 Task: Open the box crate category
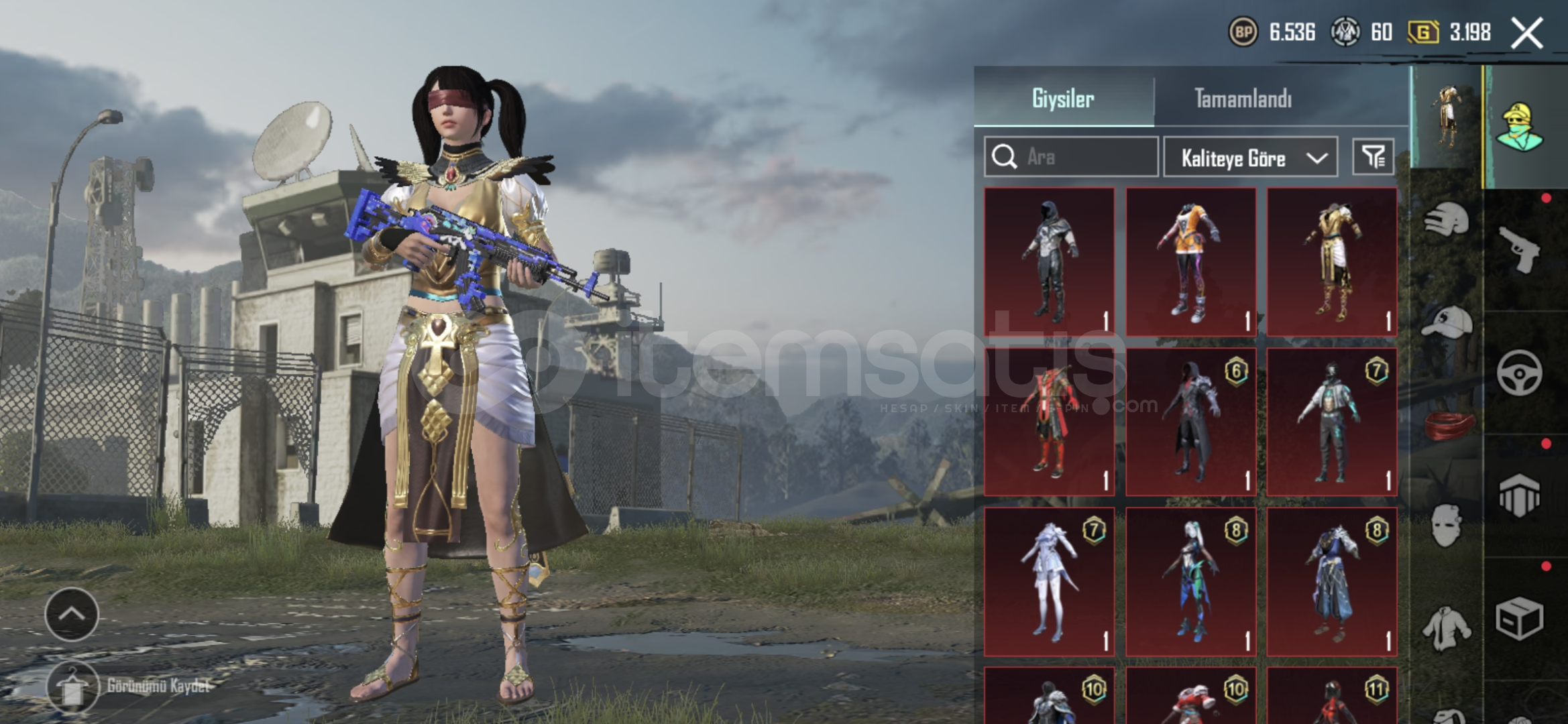pyautogui.click(x=1520, y=617)
